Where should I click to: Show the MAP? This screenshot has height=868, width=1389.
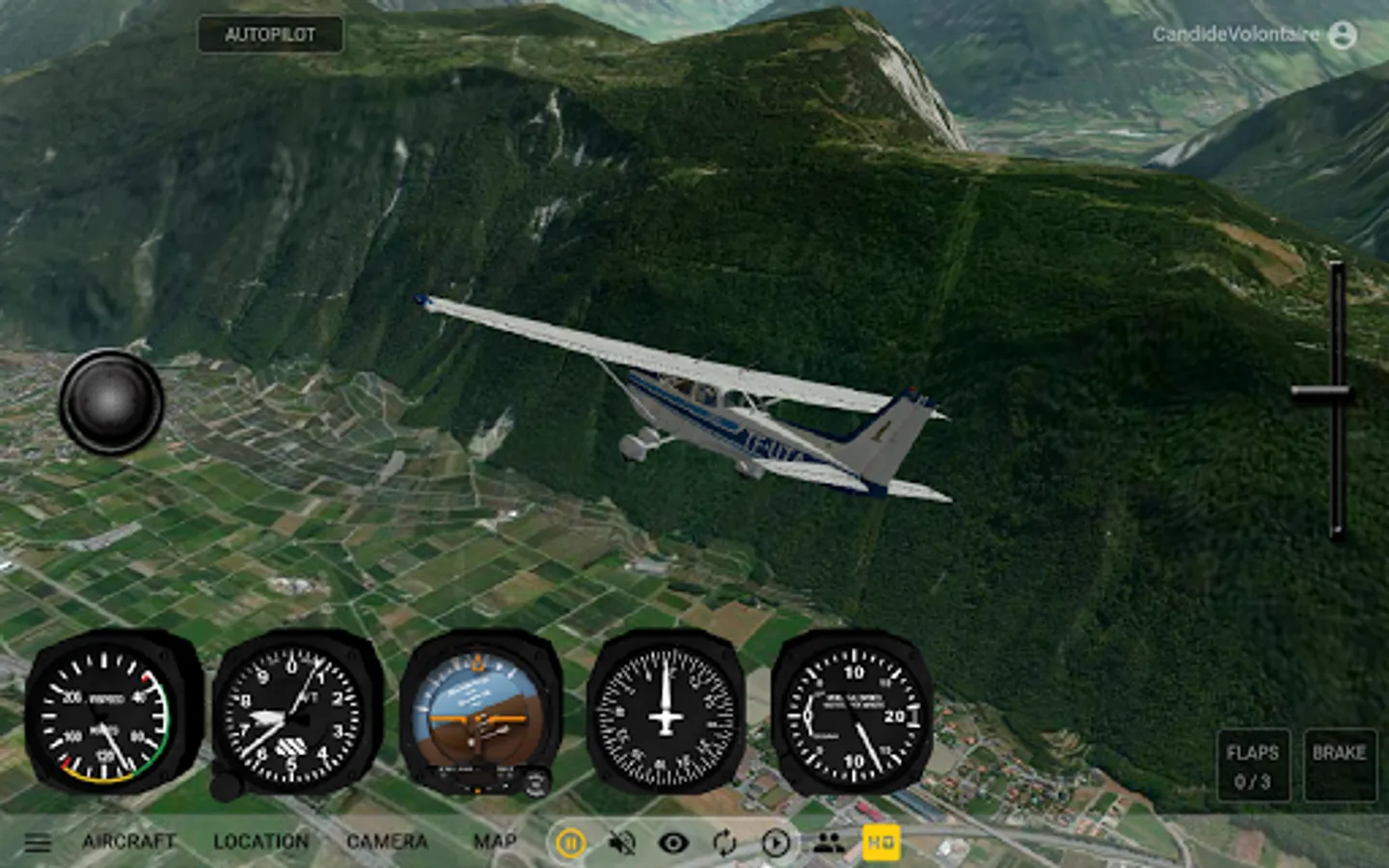click(x=495, y=842)
